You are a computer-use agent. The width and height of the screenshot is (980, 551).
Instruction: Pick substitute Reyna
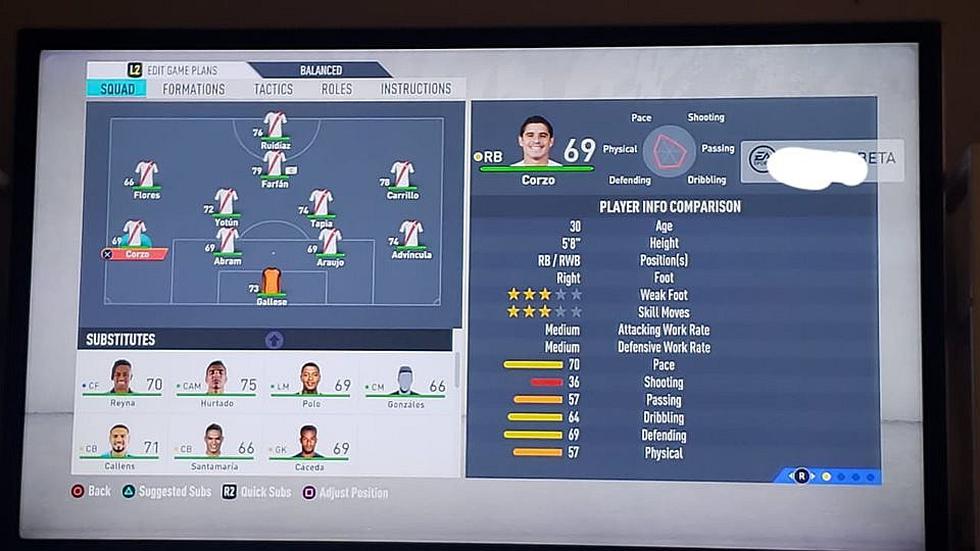tap(122, 381)
